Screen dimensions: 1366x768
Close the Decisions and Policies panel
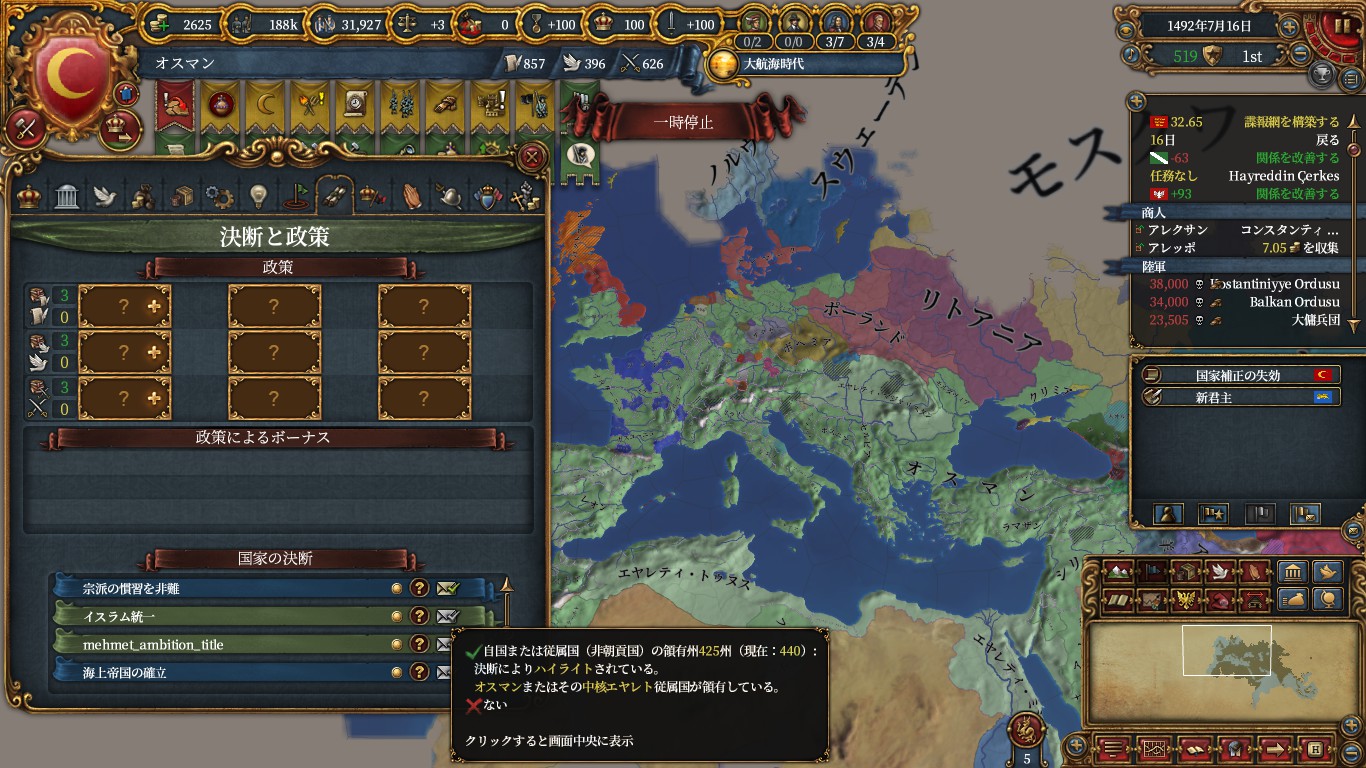pyautogui.click(x=533, y=156)
